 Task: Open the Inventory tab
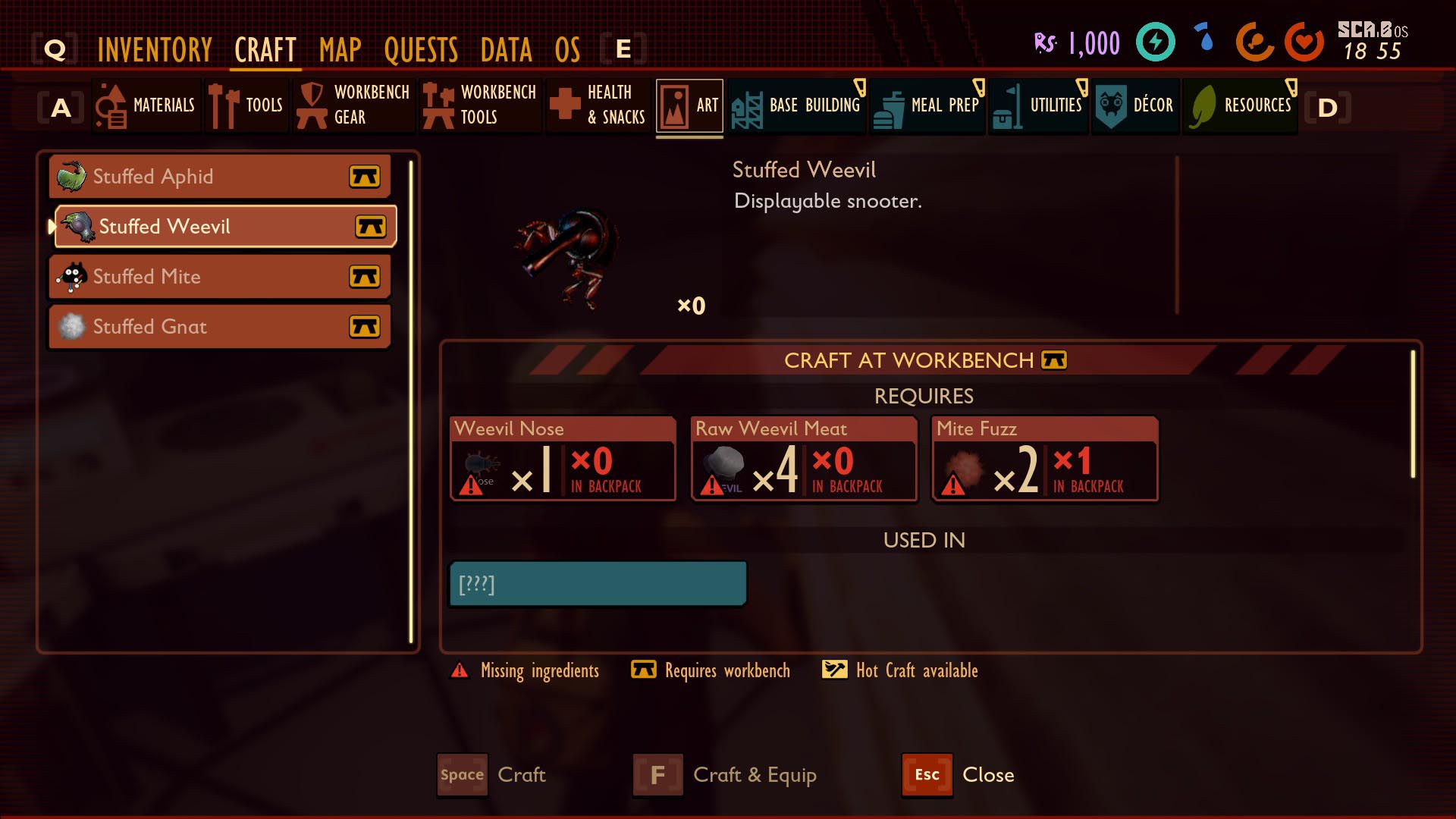[155, 50]
